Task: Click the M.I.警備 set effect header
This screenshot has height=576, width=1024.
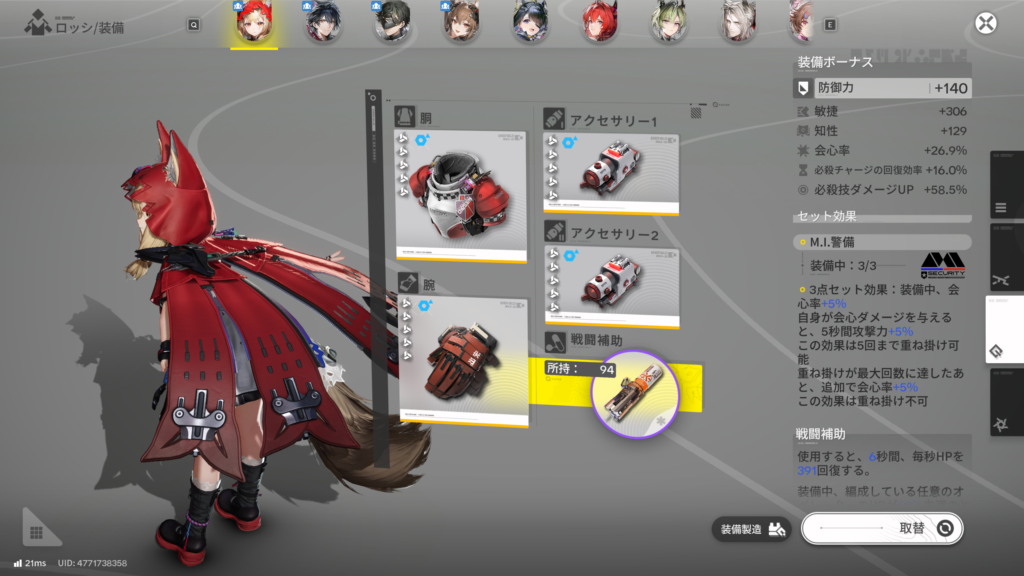Action: [x=881, y=242]
